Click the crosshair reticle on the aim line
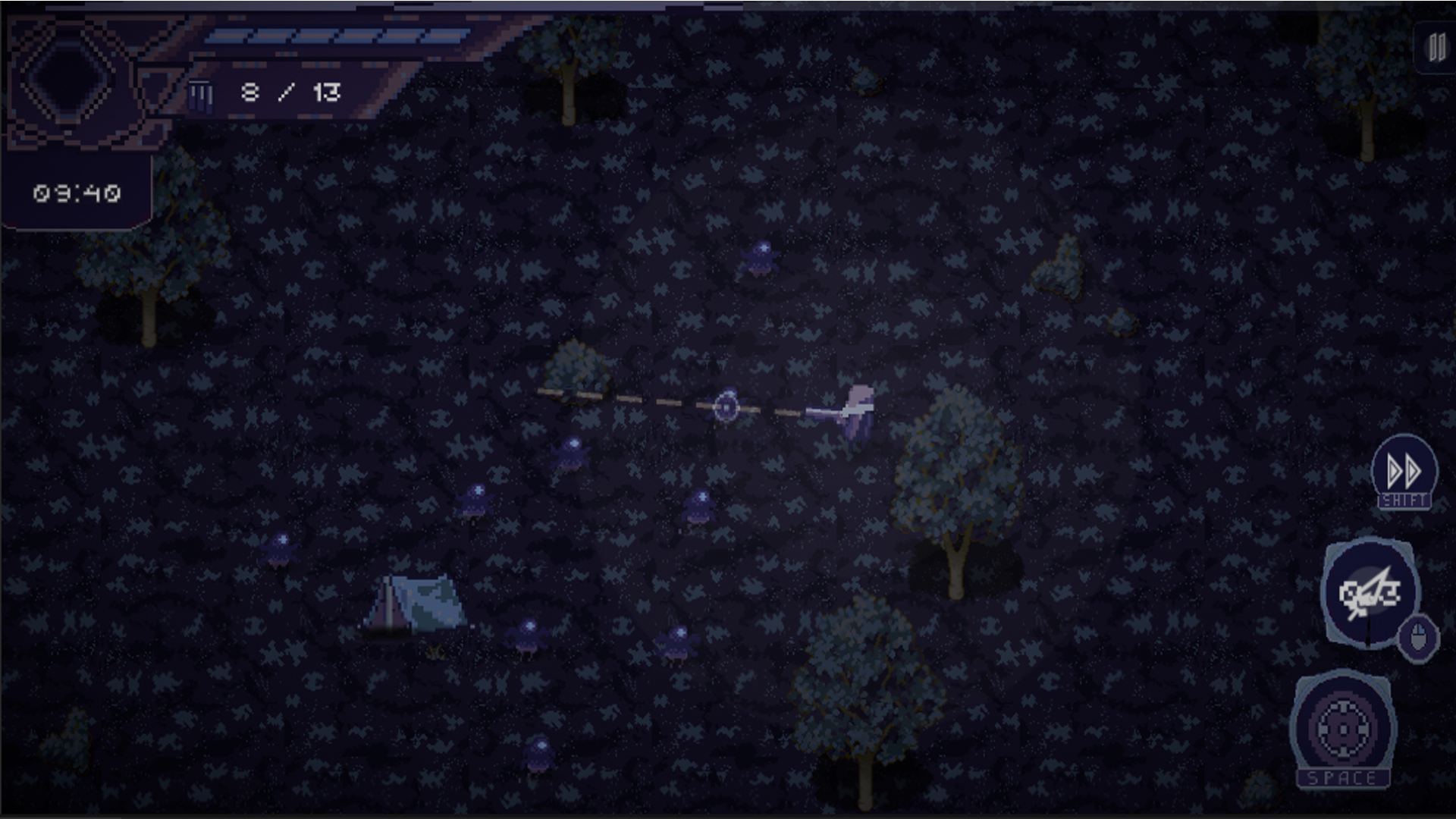The width and height of the screenshot is (1456, 819). click(x=726, y=408)
